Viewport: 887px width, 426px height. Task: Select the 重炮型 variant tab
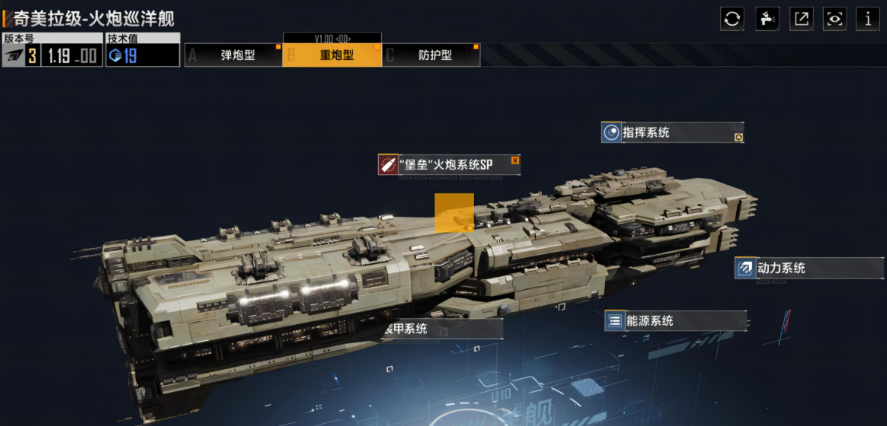pyautogui.click(x=332, y=56)
